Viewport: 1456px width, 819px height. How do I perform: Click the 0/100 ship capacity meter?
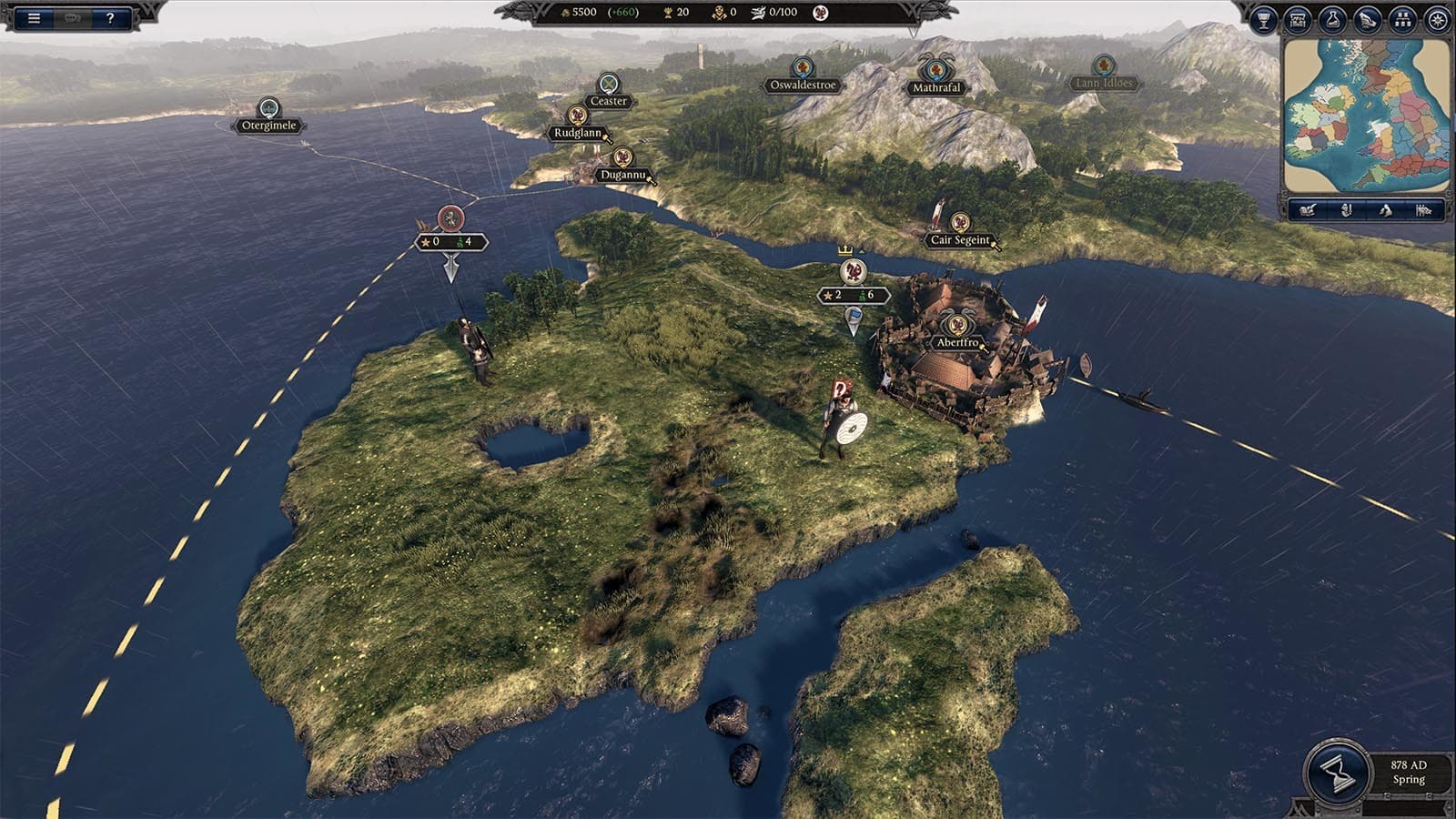[x=778, y=14]
